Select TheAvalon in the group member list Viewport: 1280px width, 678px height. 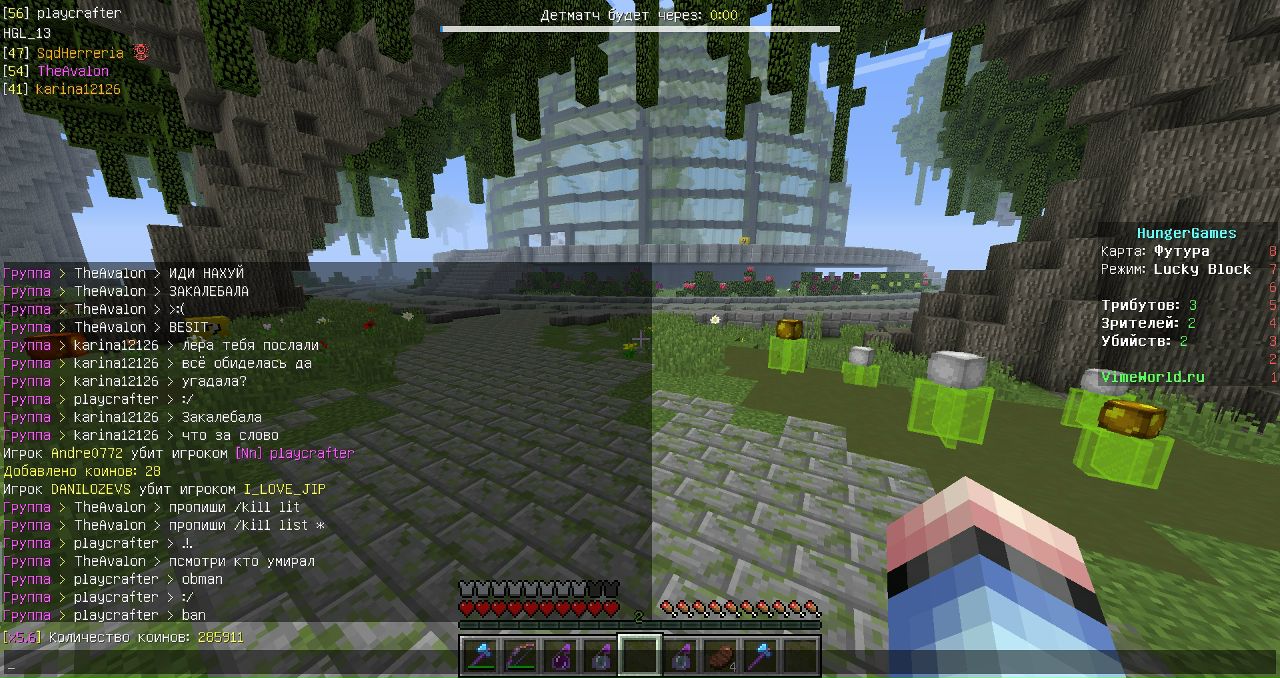pyautogui.click(x=72, y=71)
